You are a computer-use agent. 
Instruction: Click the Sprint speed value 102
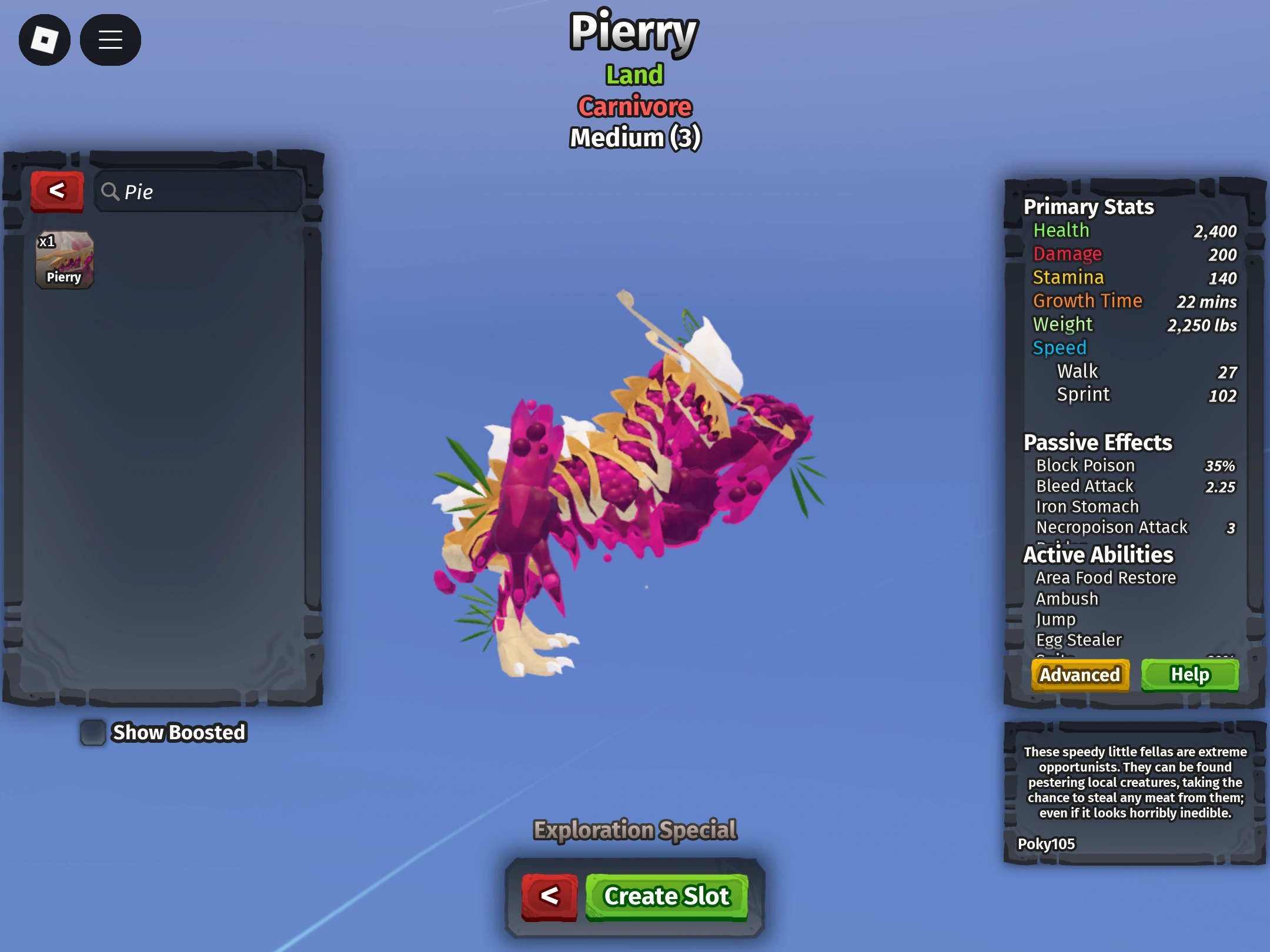coord(1222,395)
